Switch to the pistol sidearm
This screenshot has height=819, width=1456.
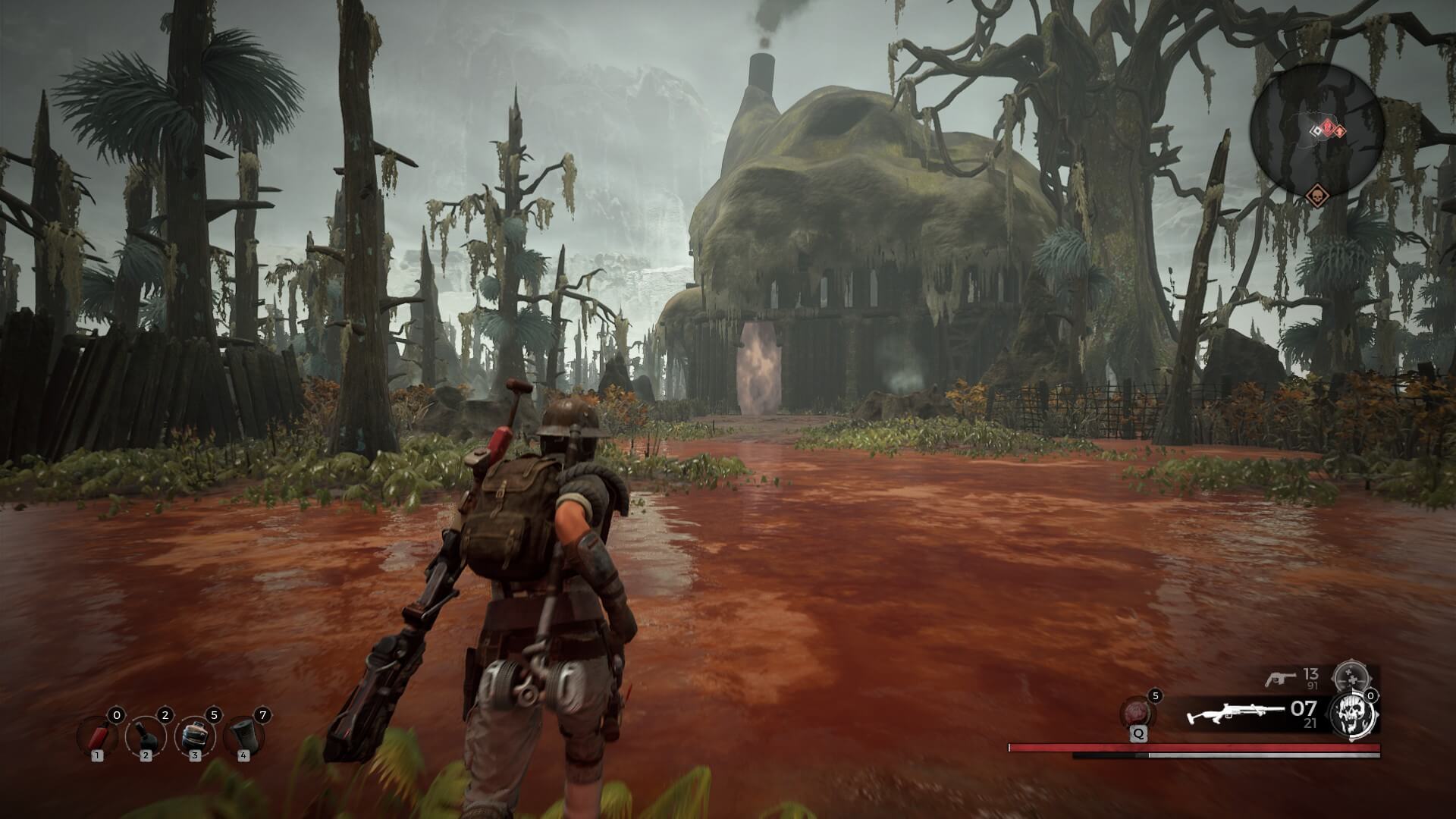pos(1280,677)
